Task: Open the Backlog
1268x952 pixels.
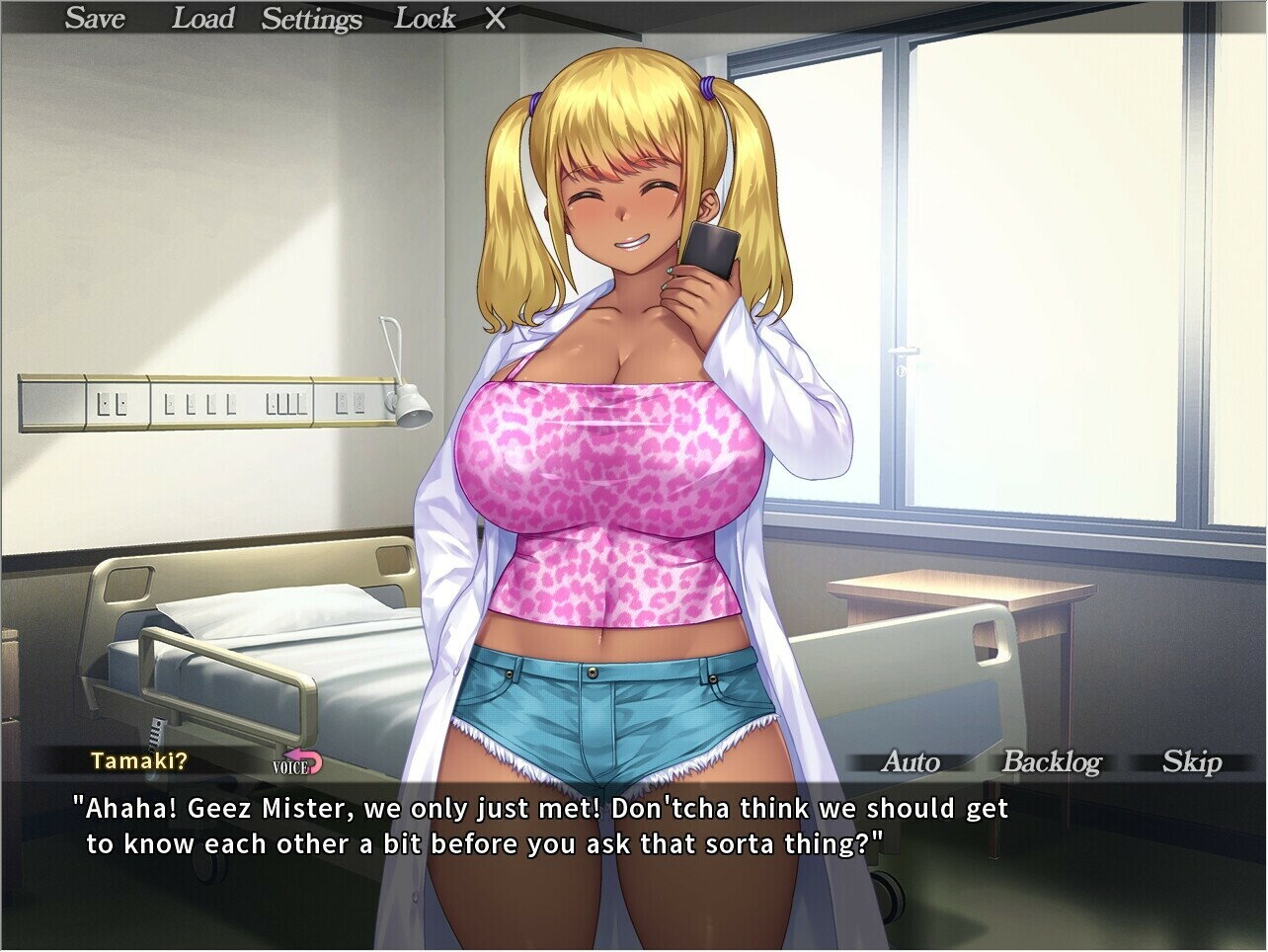Action: coord(1051,761)
